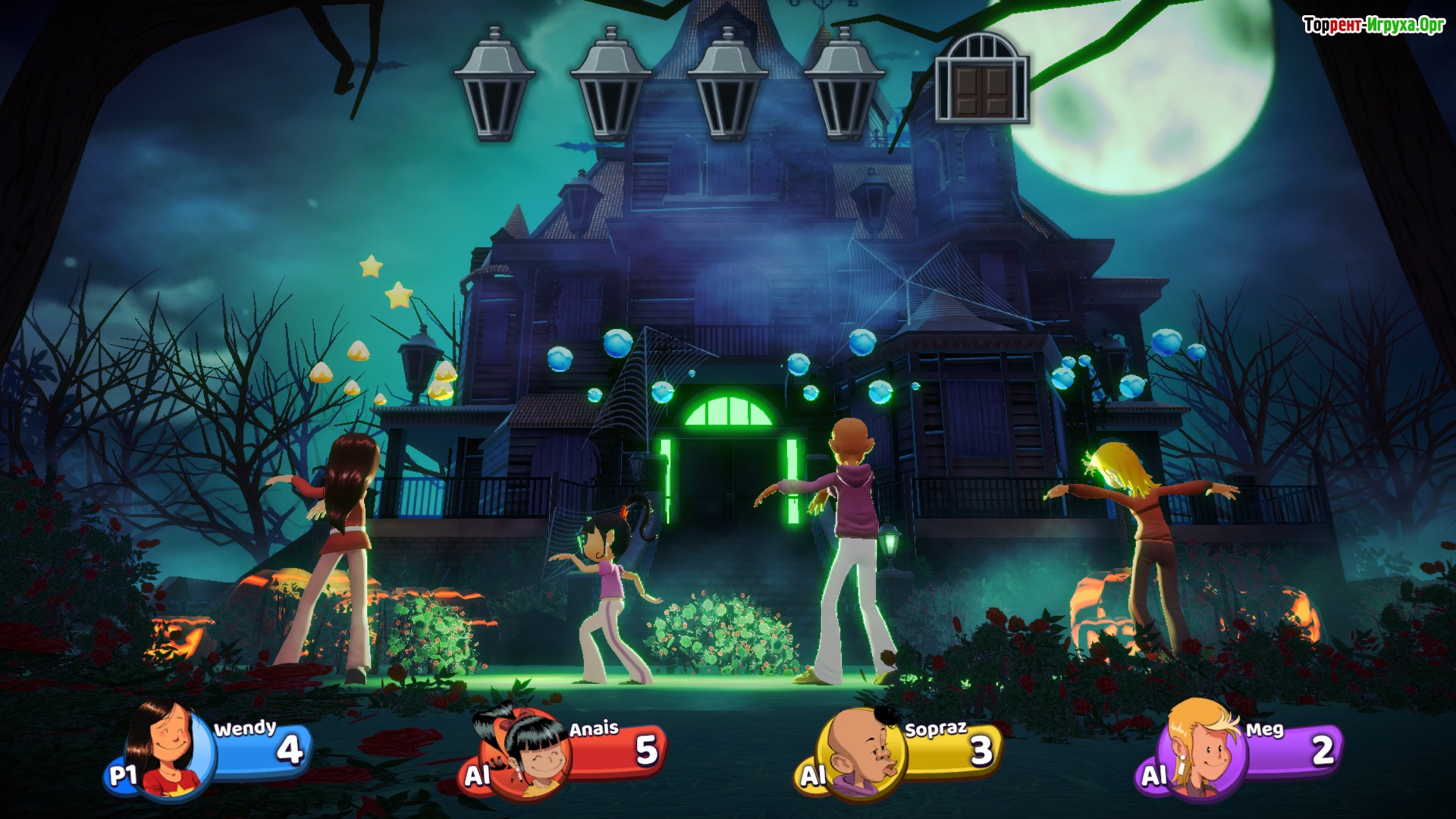
Task: Select Wendy's player portrait
Action: (168, 751)
